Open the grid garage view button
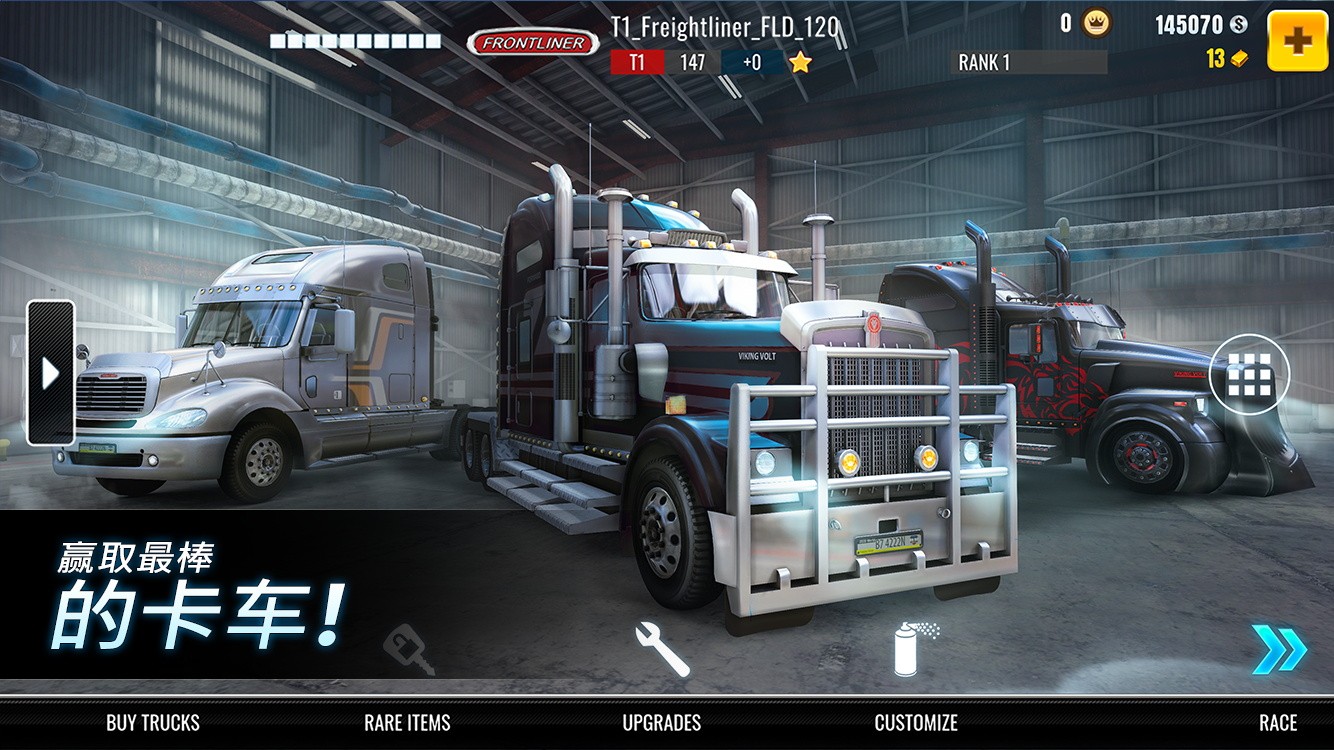1334x750 pixels. pyautogui.click(x=1249, y=375)
